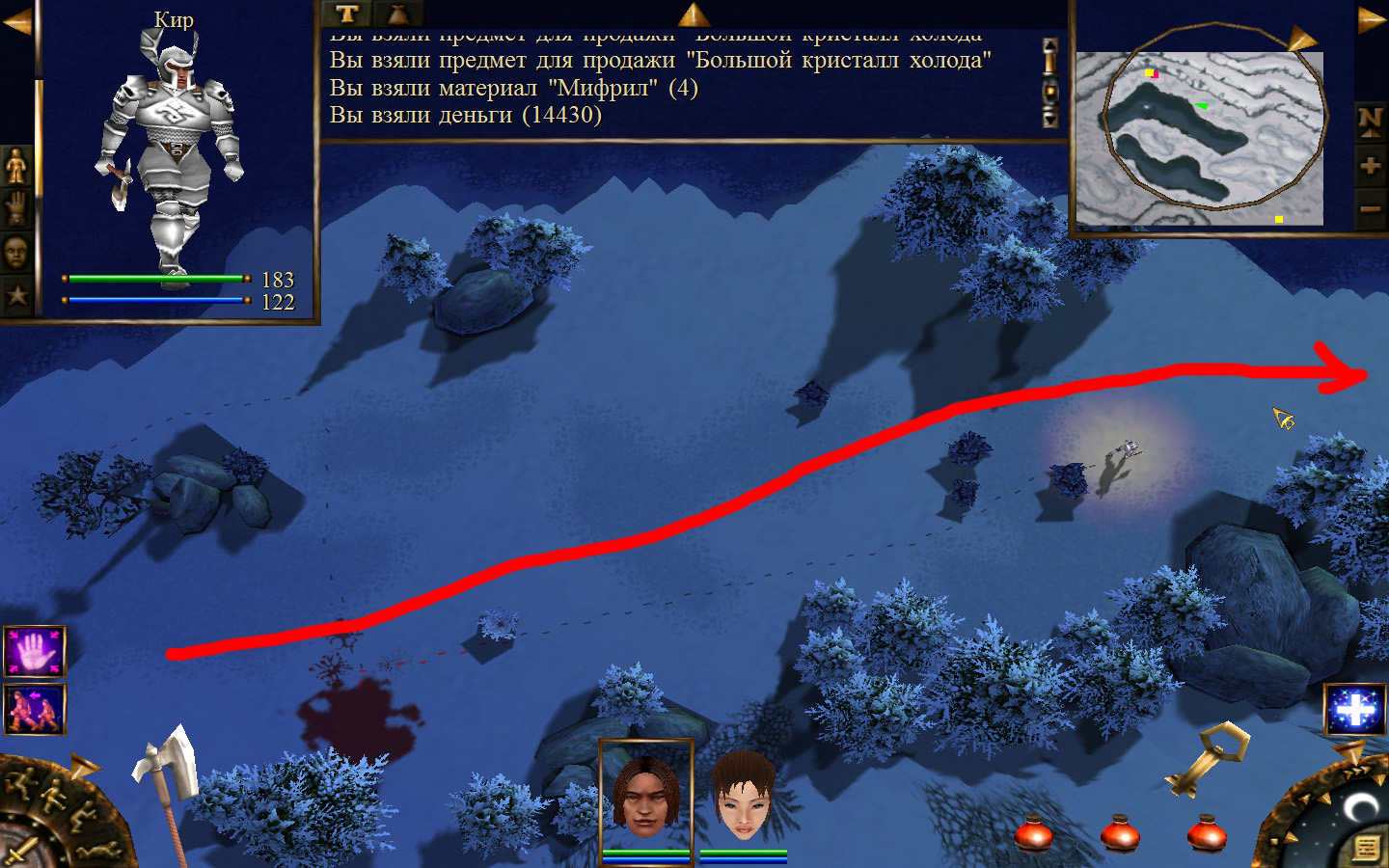Select the two walking men follow icon
The height and width of the screenshot is (868, 1389).
pos(35,709)
